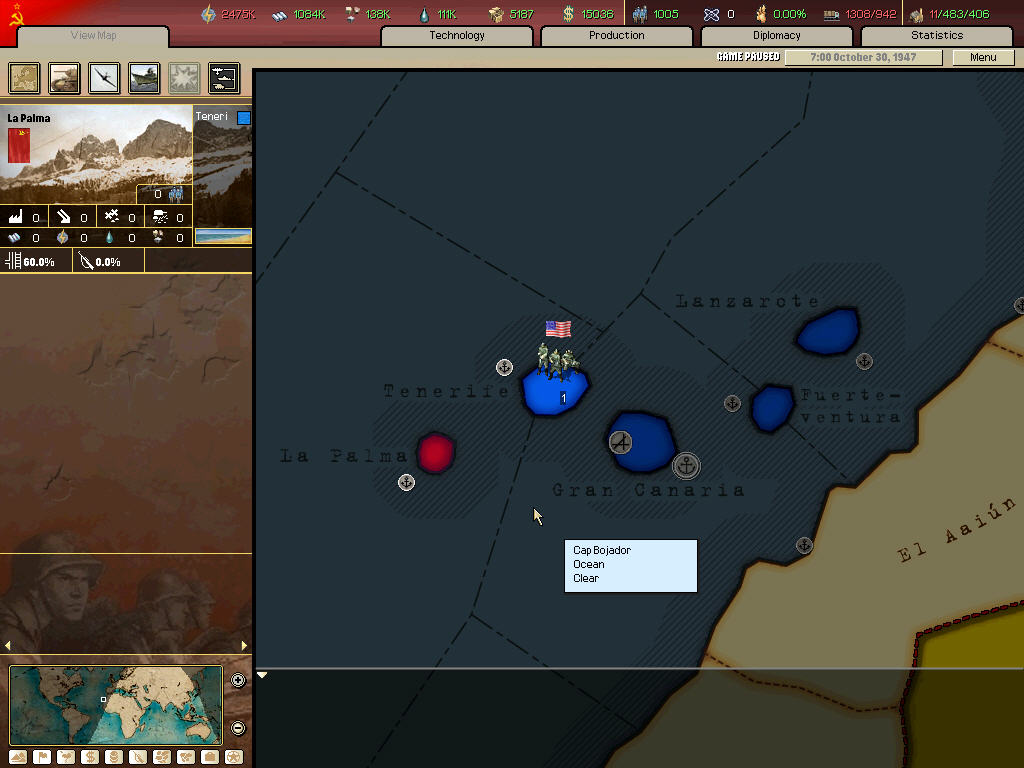Screen dimensions: 1024x768
Task: Switch to the Technology tab
Action: tap(457, 36)
